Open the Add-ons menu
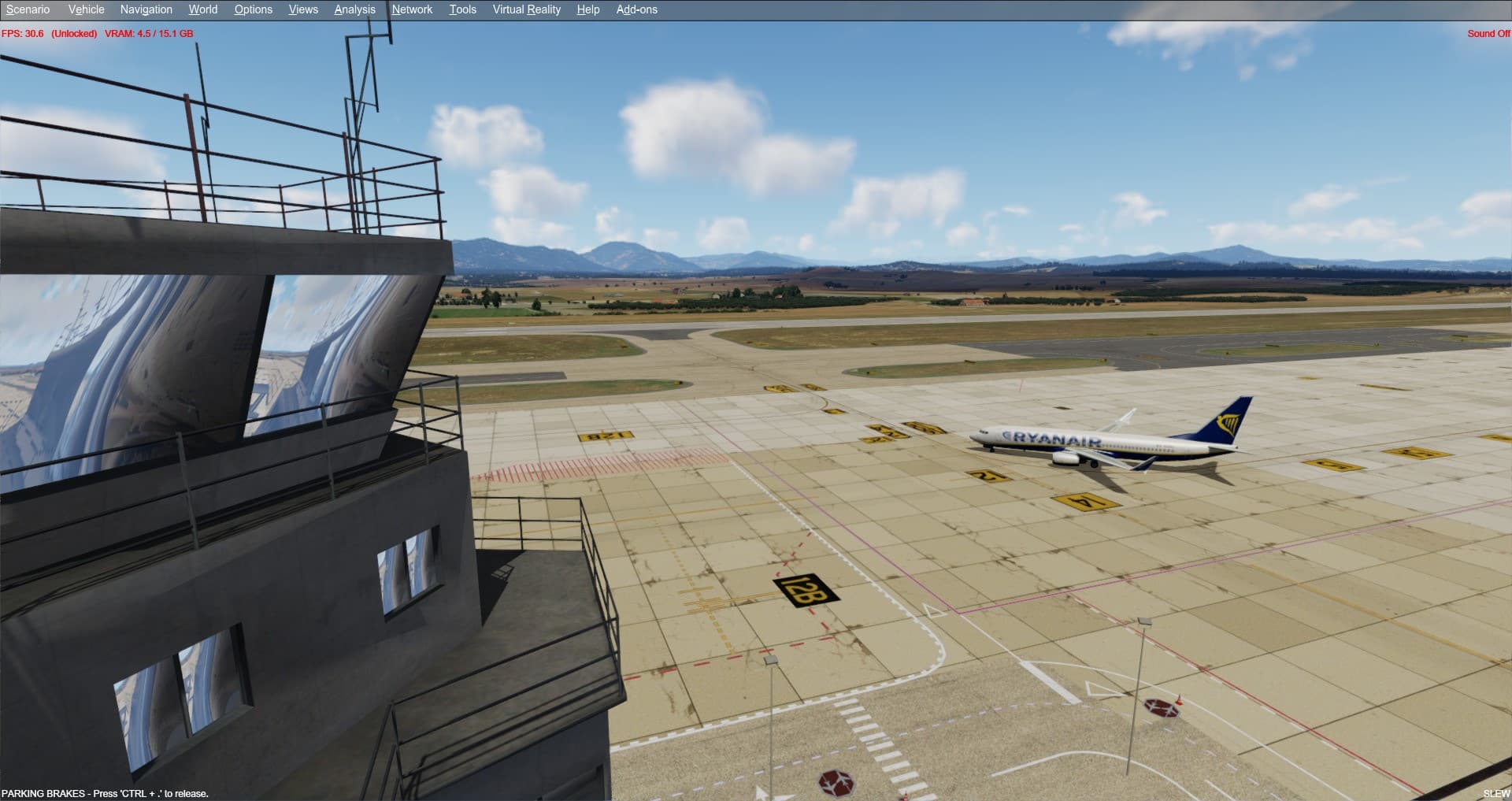The height and width of the screenshot is (801, 1512). click(x=636, y=9)
